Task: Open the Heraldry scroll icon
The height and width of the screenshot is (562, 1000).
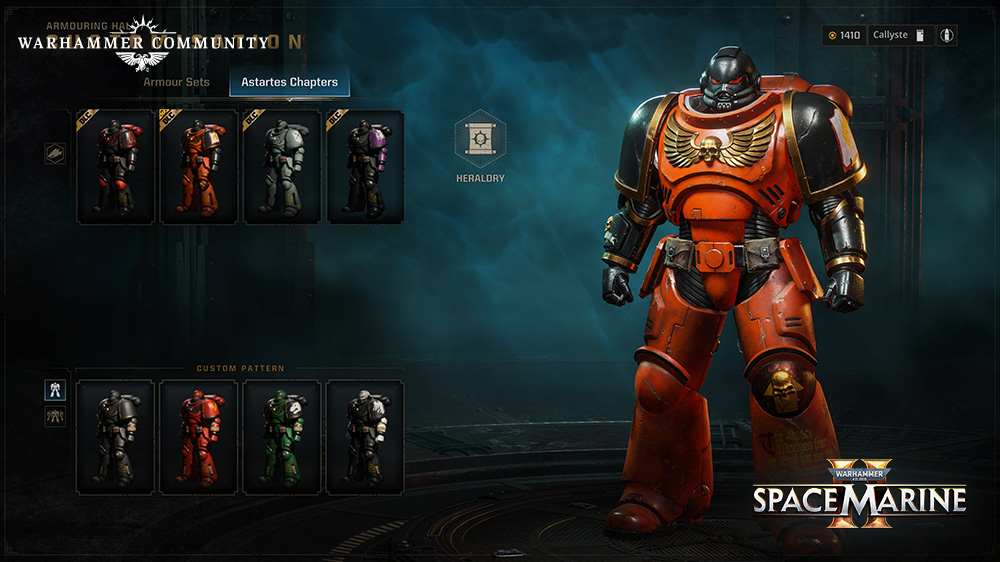Action: coord(480,139)
